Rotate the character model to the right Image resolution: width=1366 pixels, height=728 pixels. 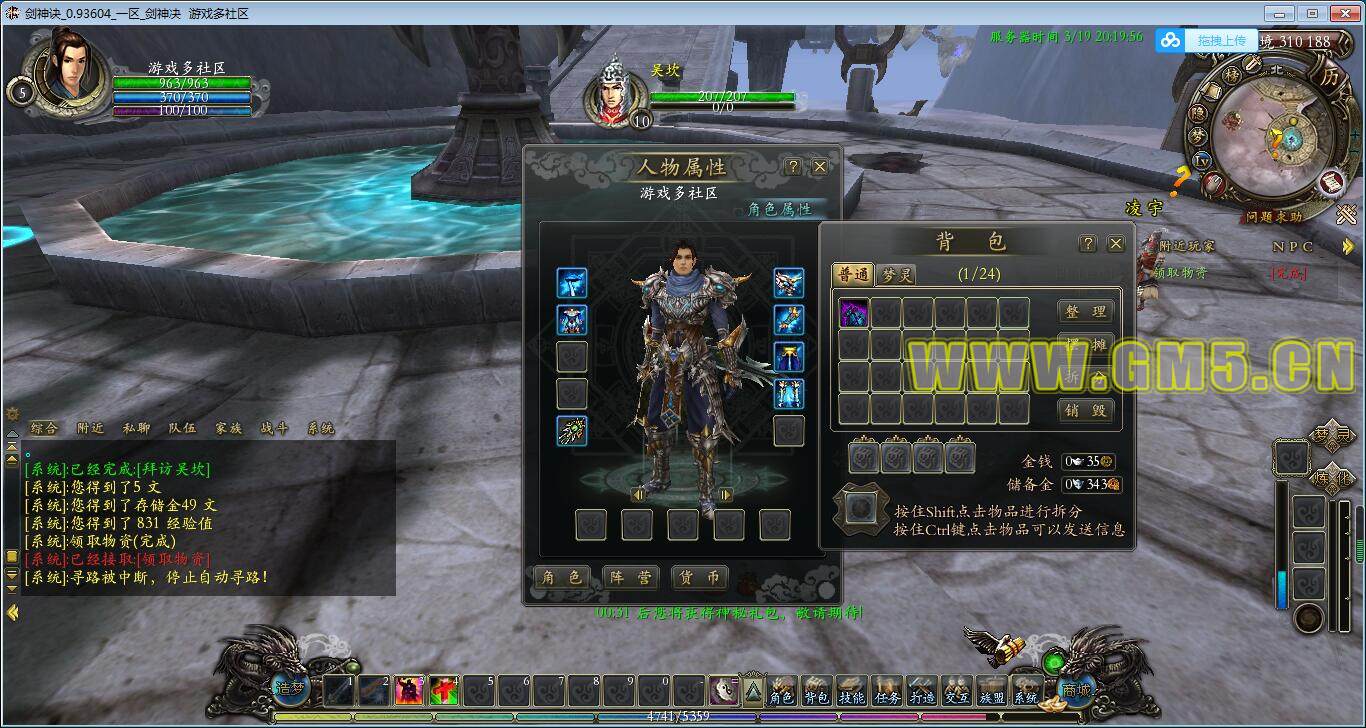726,494
